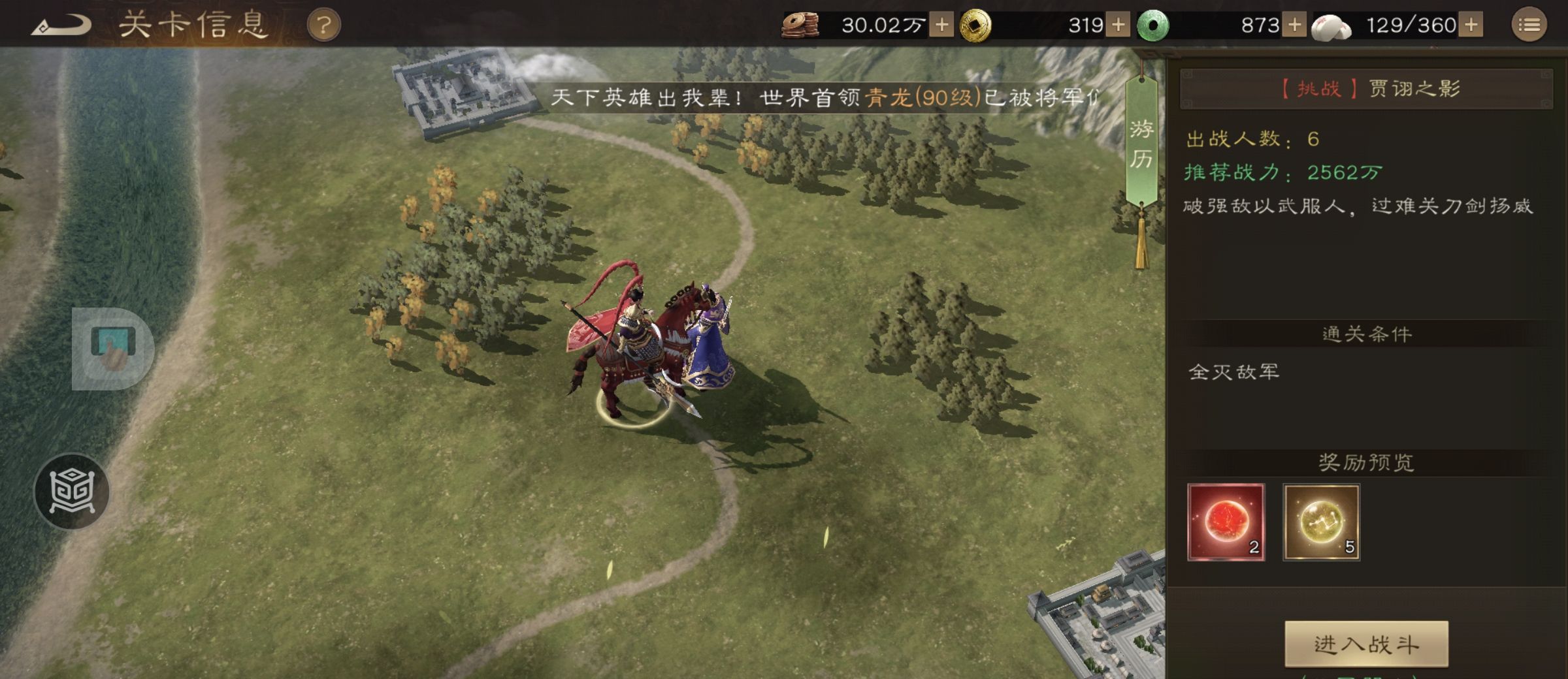Open the question mark help button
This screenshot has height=679, width=1568.
323,26
